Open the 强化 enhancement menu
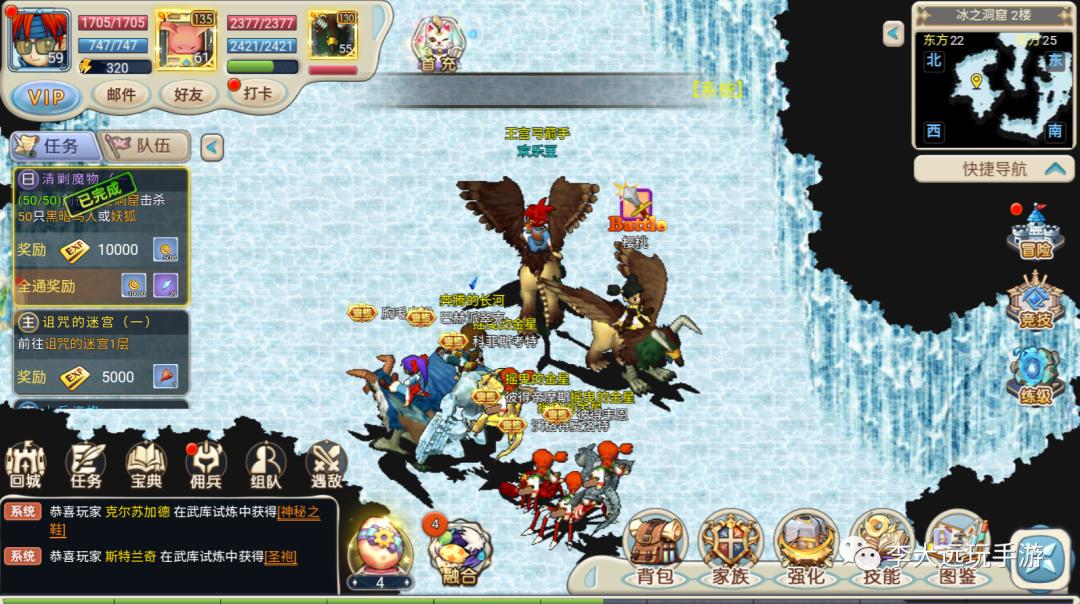Viewport: 1080px width, 604px height. pos(805,548)
